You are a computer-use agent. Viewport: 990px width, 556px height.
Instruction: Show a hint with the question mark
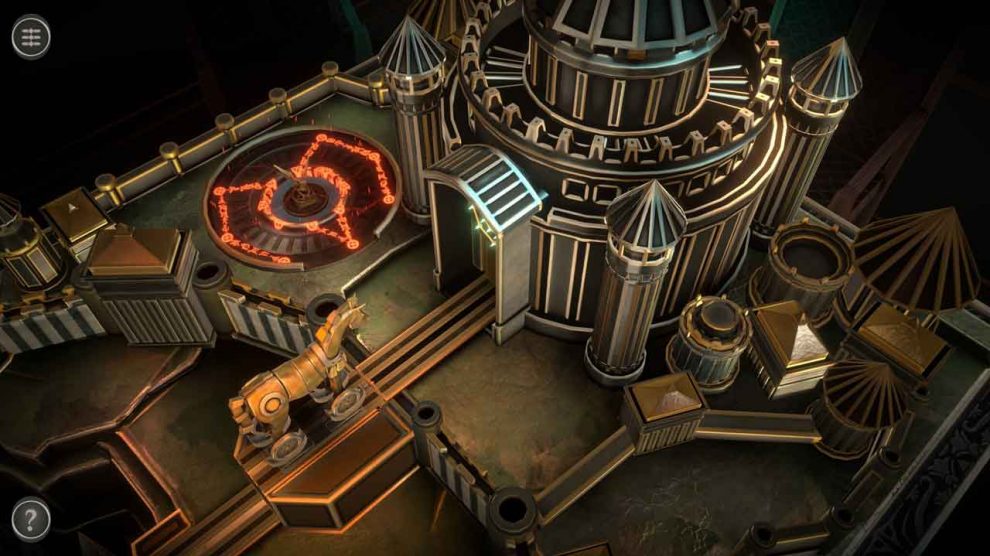pyautogui.click(x=32, y=519)
